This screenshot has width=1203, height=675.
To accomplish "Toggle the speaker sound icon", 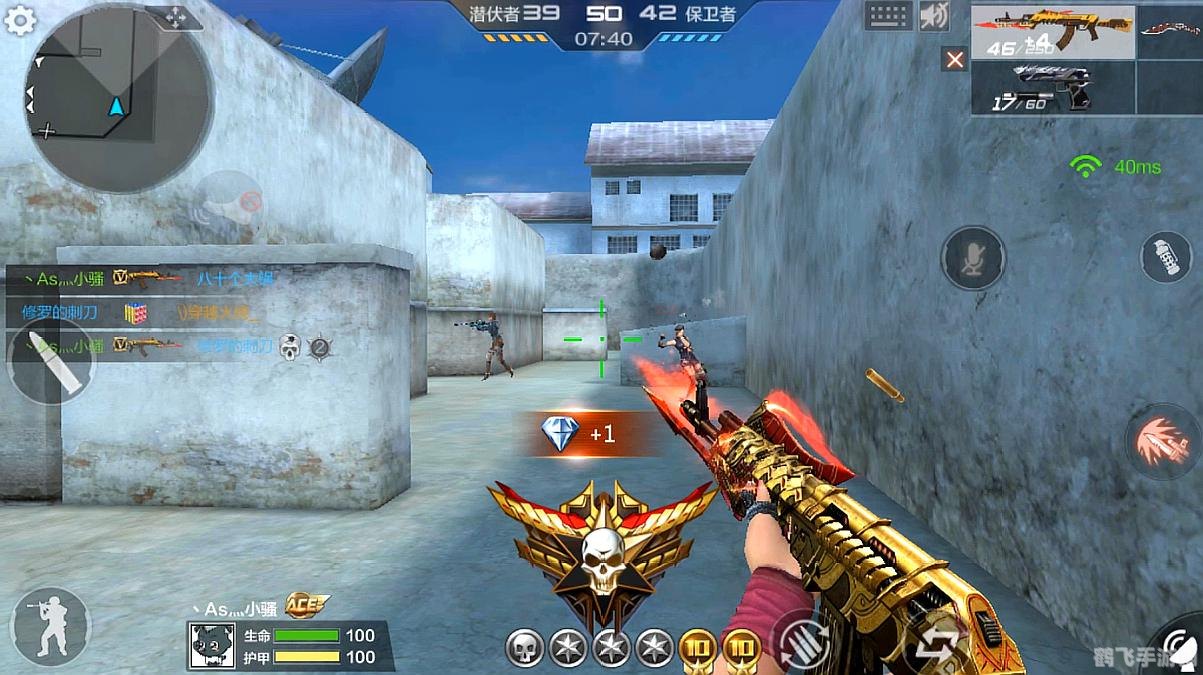I will (934, 15).
